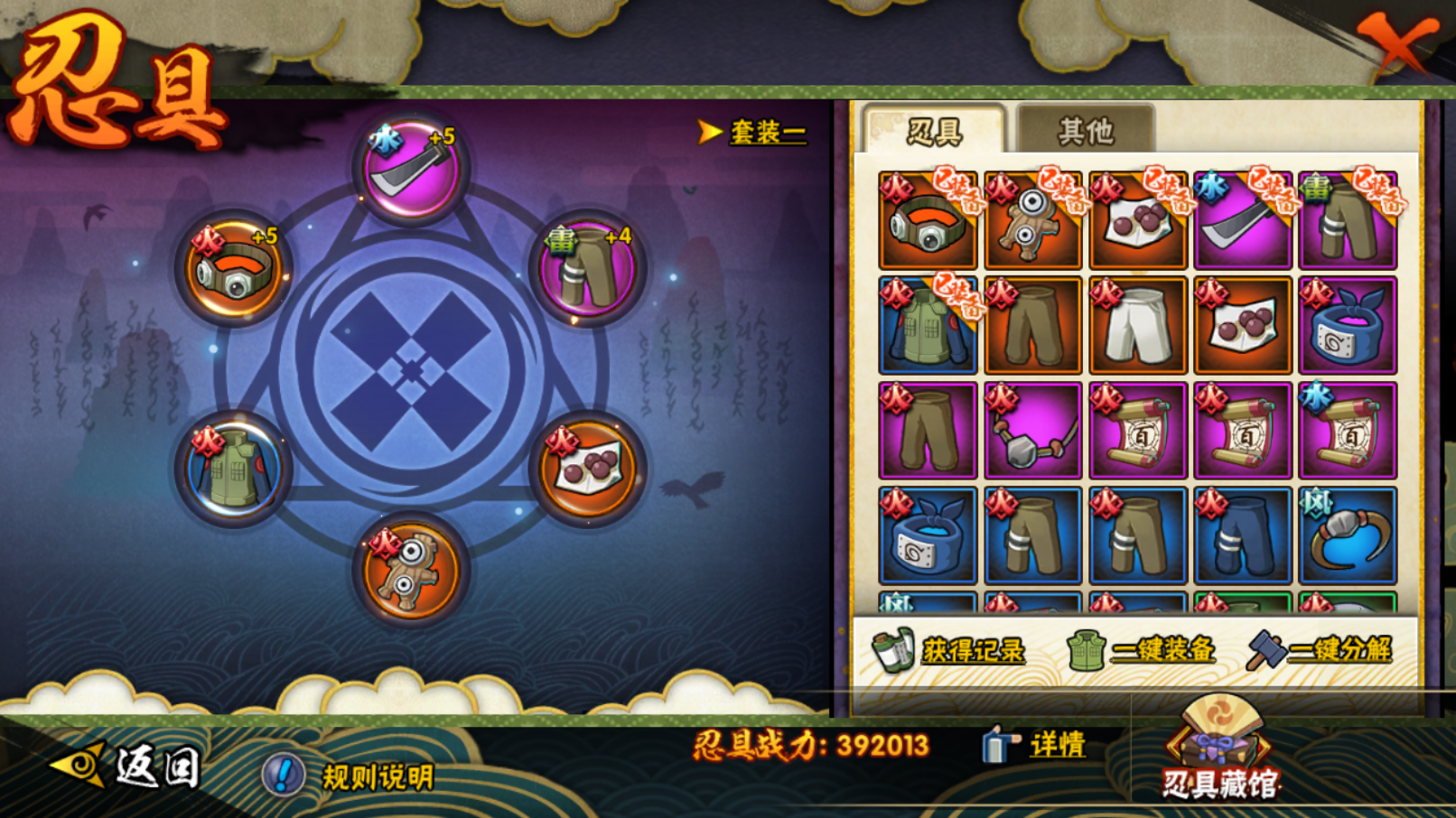Select the equipped thunder pants slot
The height and width of the screenshot is (818, 1456).
[587, 269]
